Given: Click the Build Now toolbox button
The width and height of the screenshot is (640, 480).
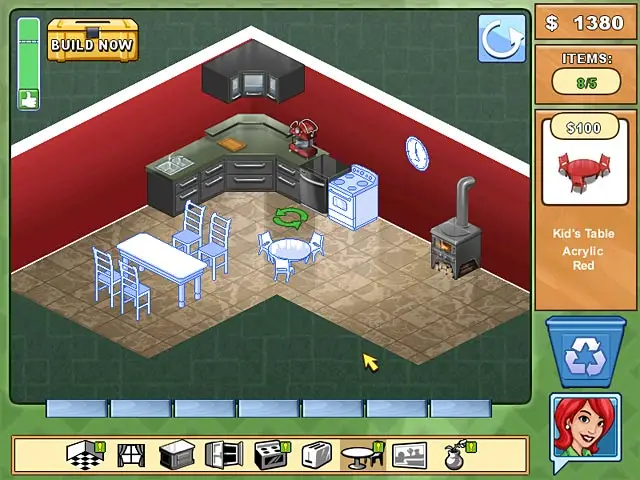Looking at the screenshot, I should point(92,40).
